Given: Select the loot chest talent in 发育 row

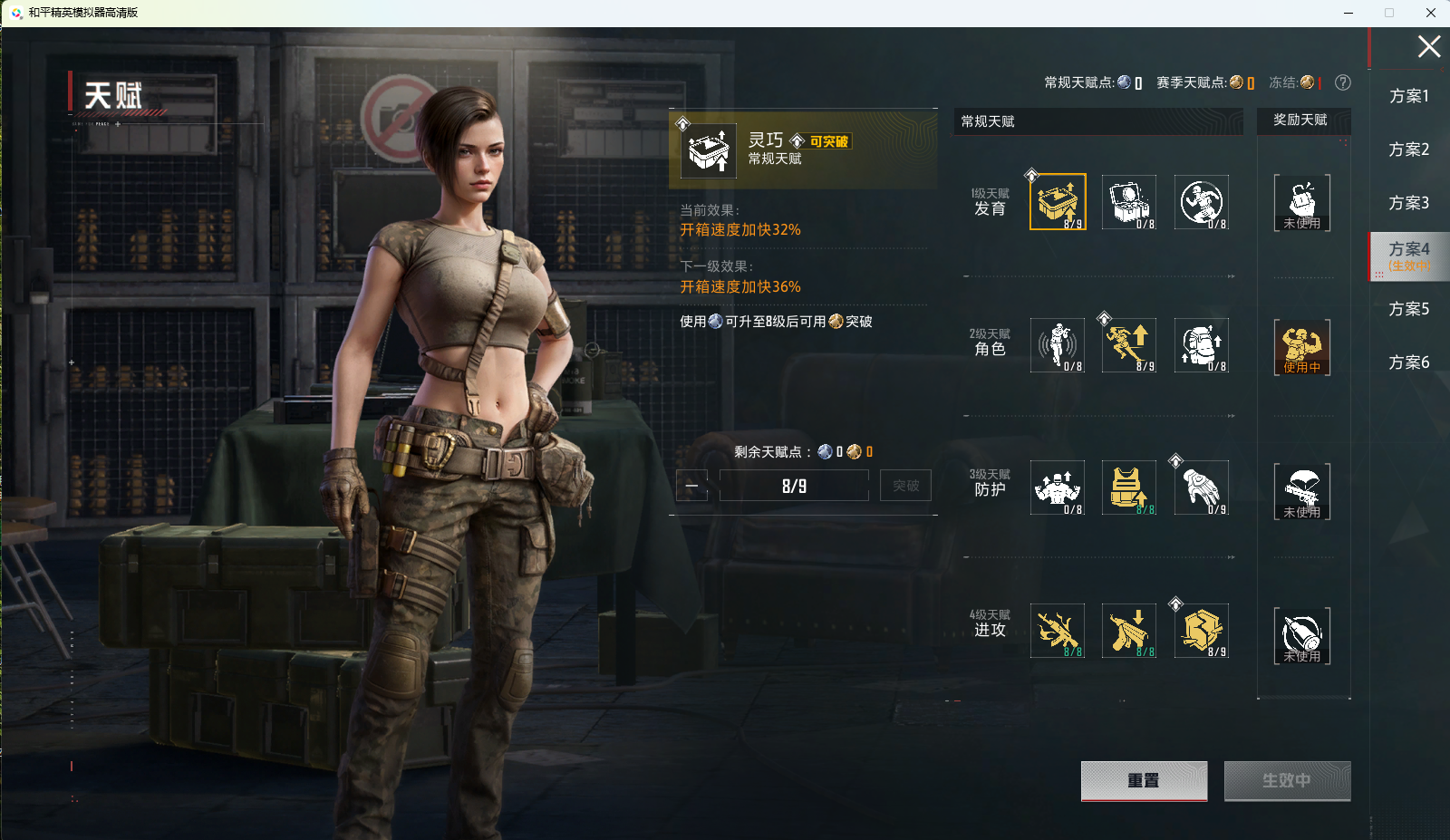Looking at the screenshot, I should (1128, 201).
